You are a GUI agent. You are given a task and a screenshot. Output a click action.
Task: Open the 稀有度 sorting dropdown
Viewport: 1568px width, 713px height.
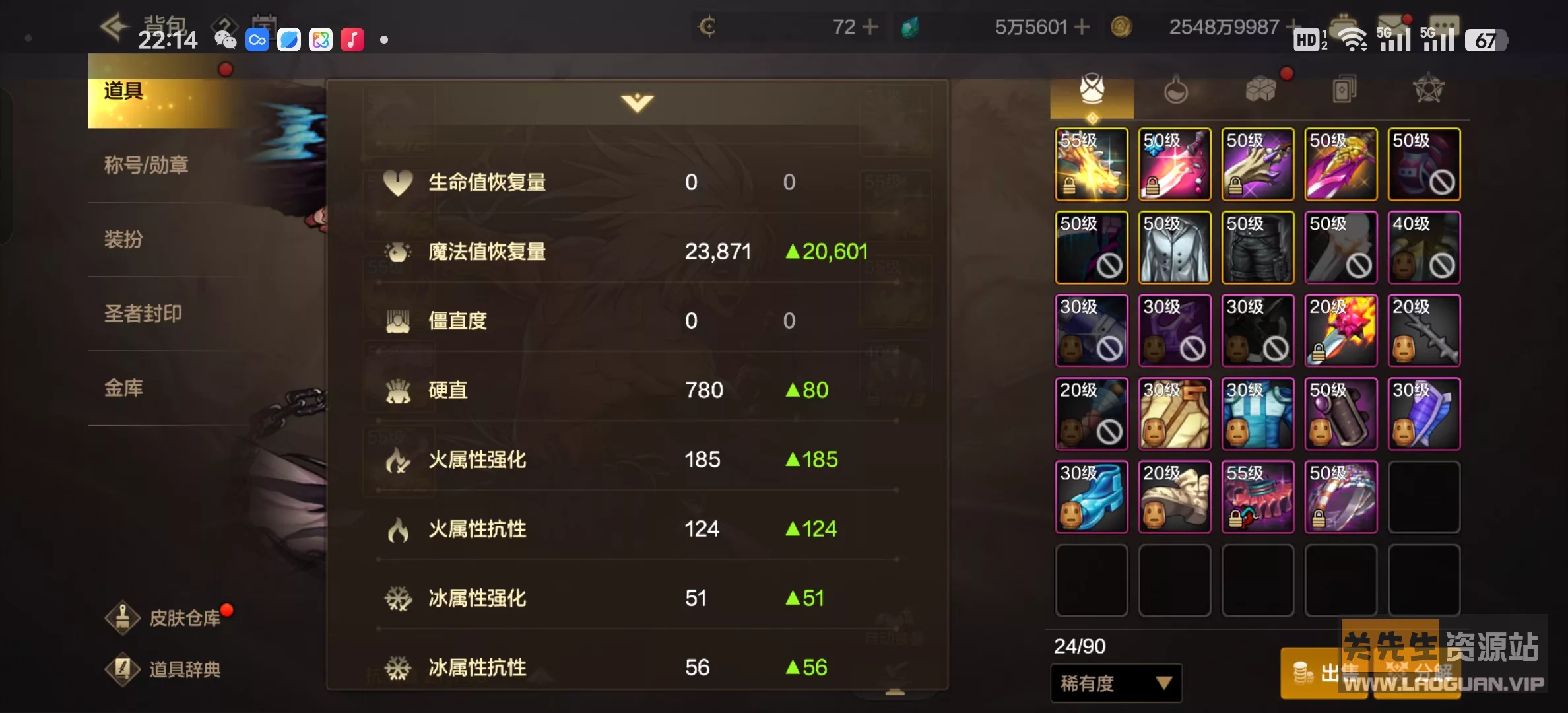click(1115, 685)
